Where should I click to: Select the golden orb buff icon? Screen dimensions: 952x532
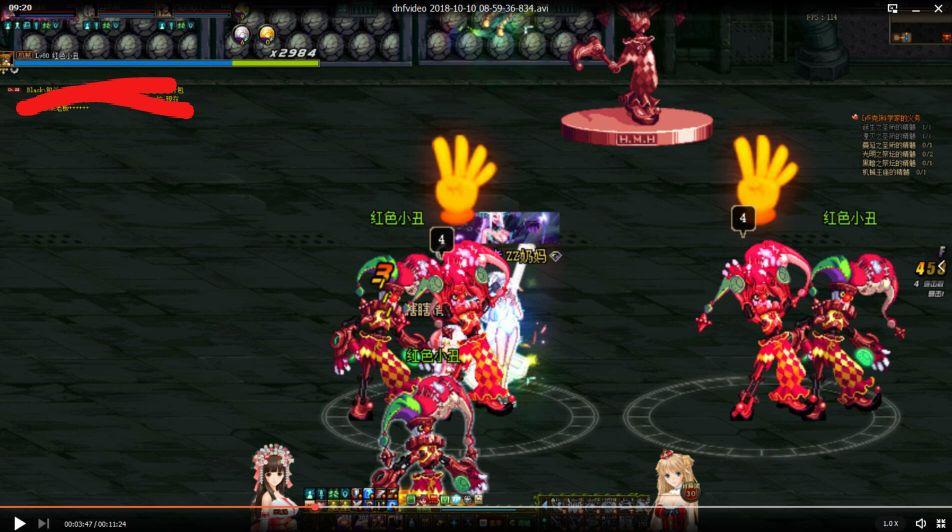(267, 36)
